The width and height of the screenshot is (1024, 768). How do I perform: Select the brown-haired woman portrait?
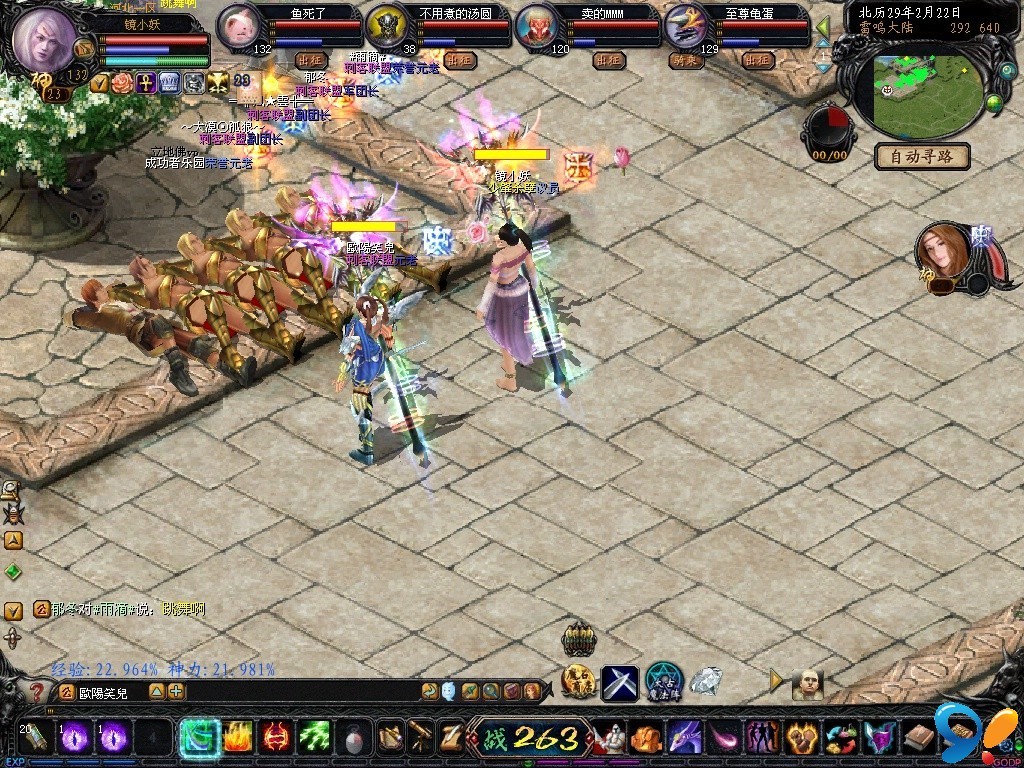[943, 252]
